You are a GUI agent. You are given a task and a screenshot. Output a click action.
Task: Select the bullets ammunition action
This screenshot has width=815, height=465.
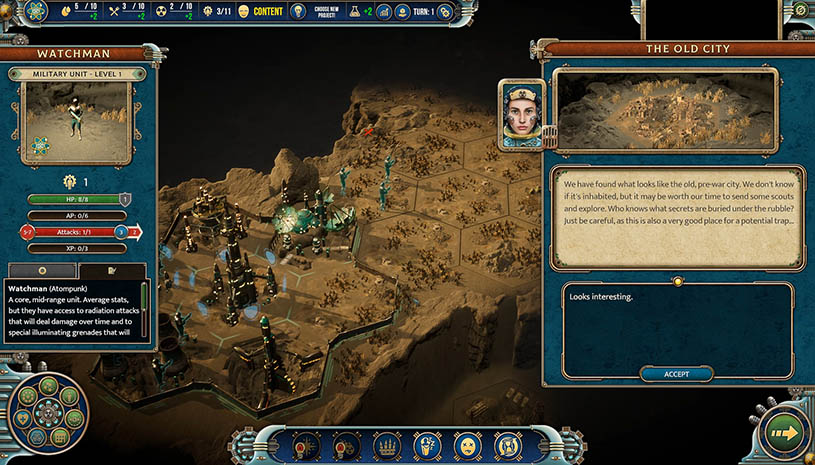click(387, 444)
